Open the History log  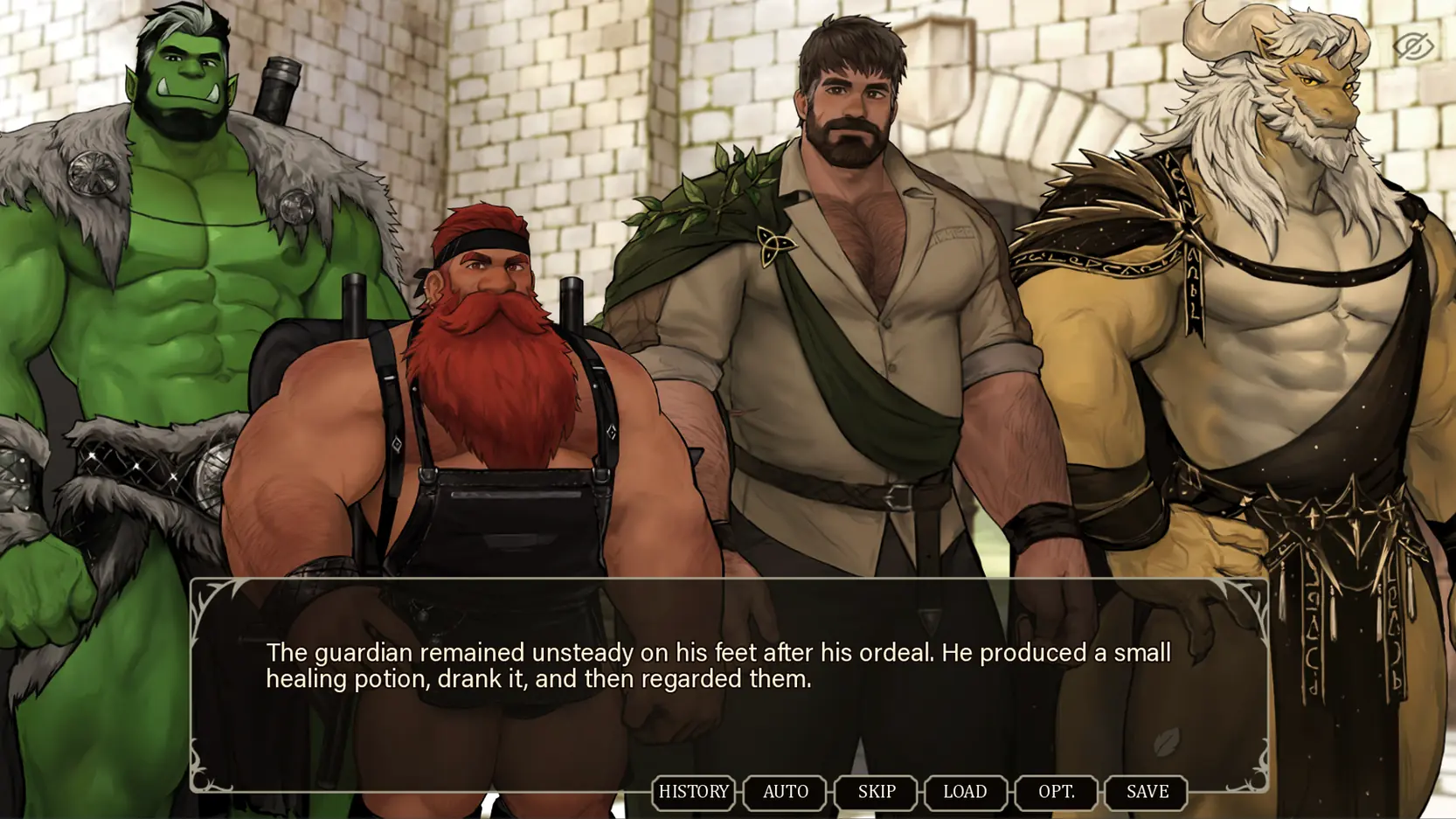point(693,792)
